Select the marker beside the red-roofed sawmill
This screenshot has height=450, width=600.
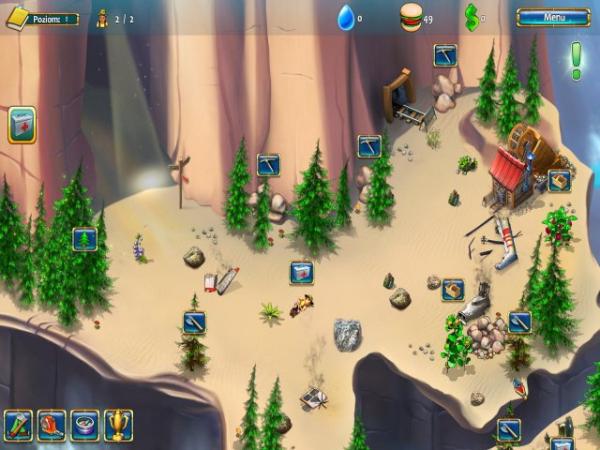tap(559, 181)
